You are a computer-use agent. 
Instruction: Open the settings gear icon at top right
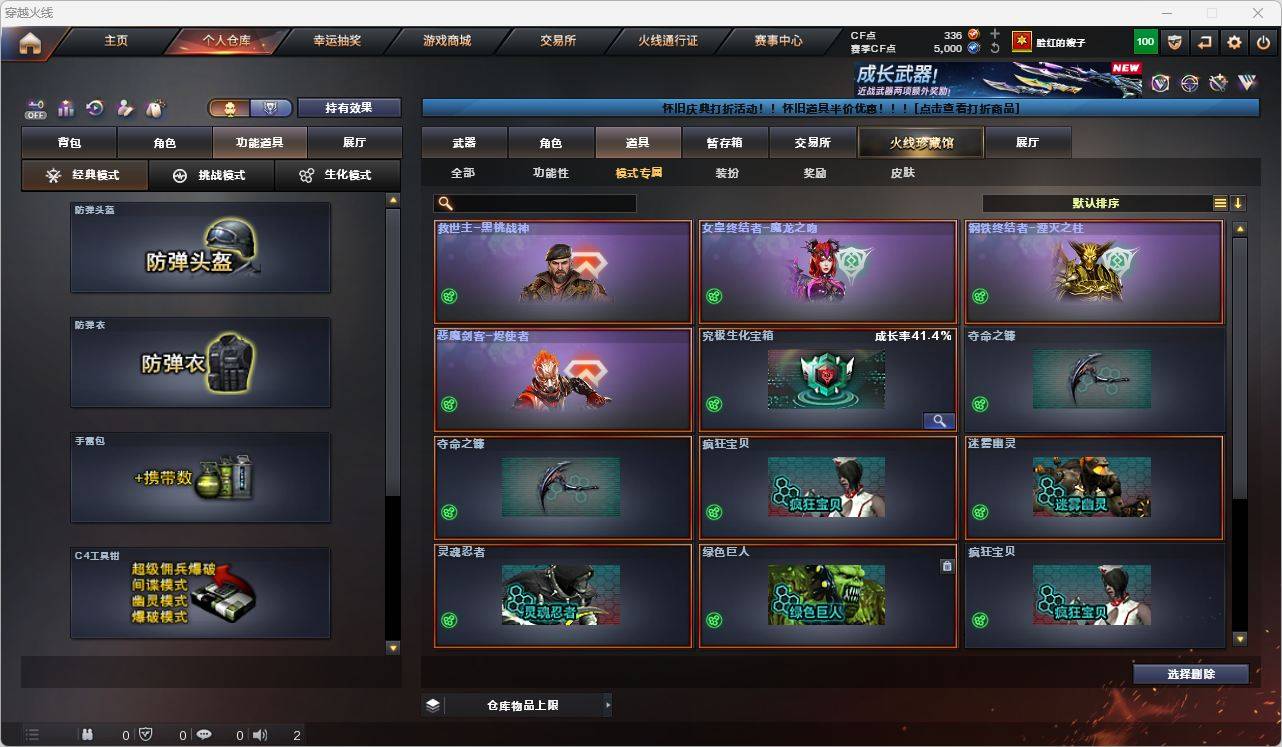pos(1232,42)
